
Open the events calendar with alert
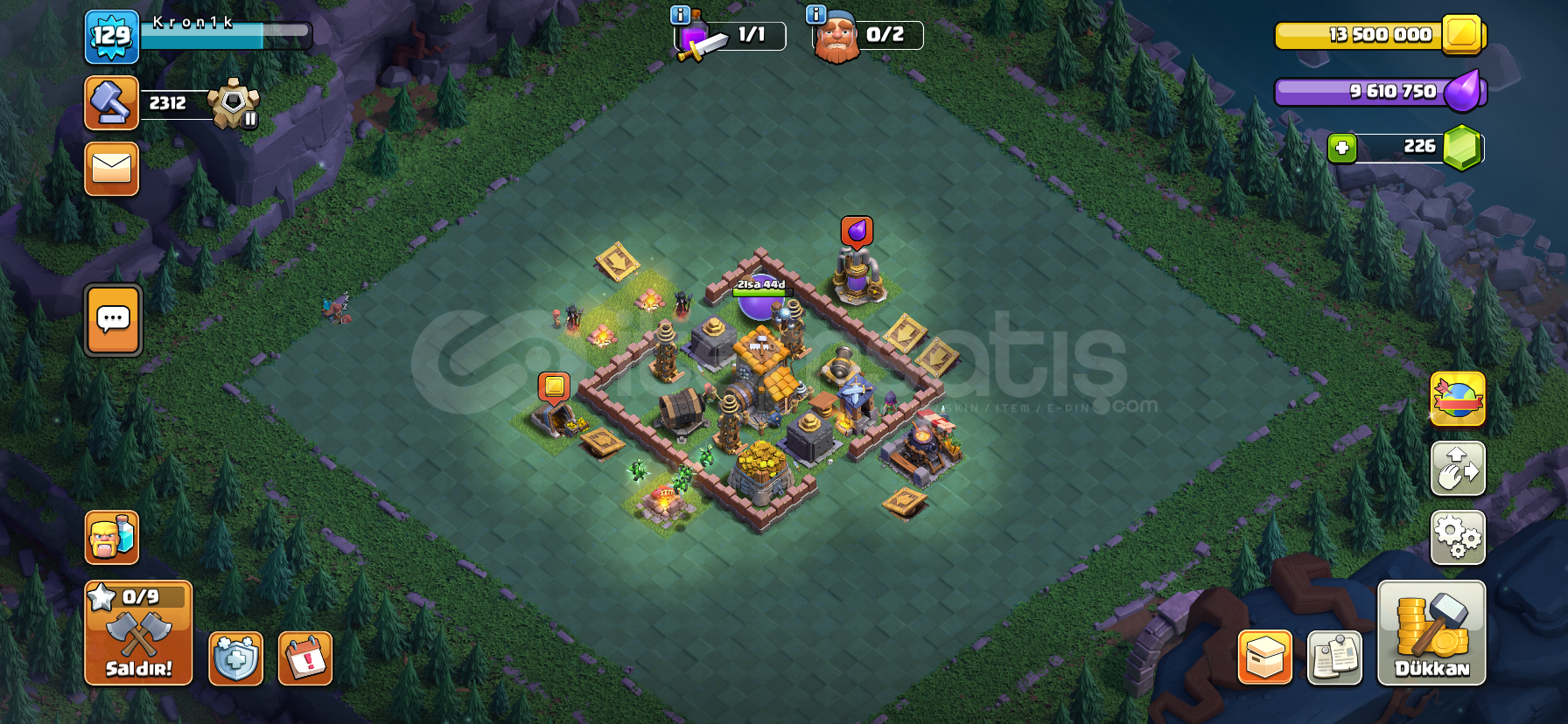(x=304, y=660)
